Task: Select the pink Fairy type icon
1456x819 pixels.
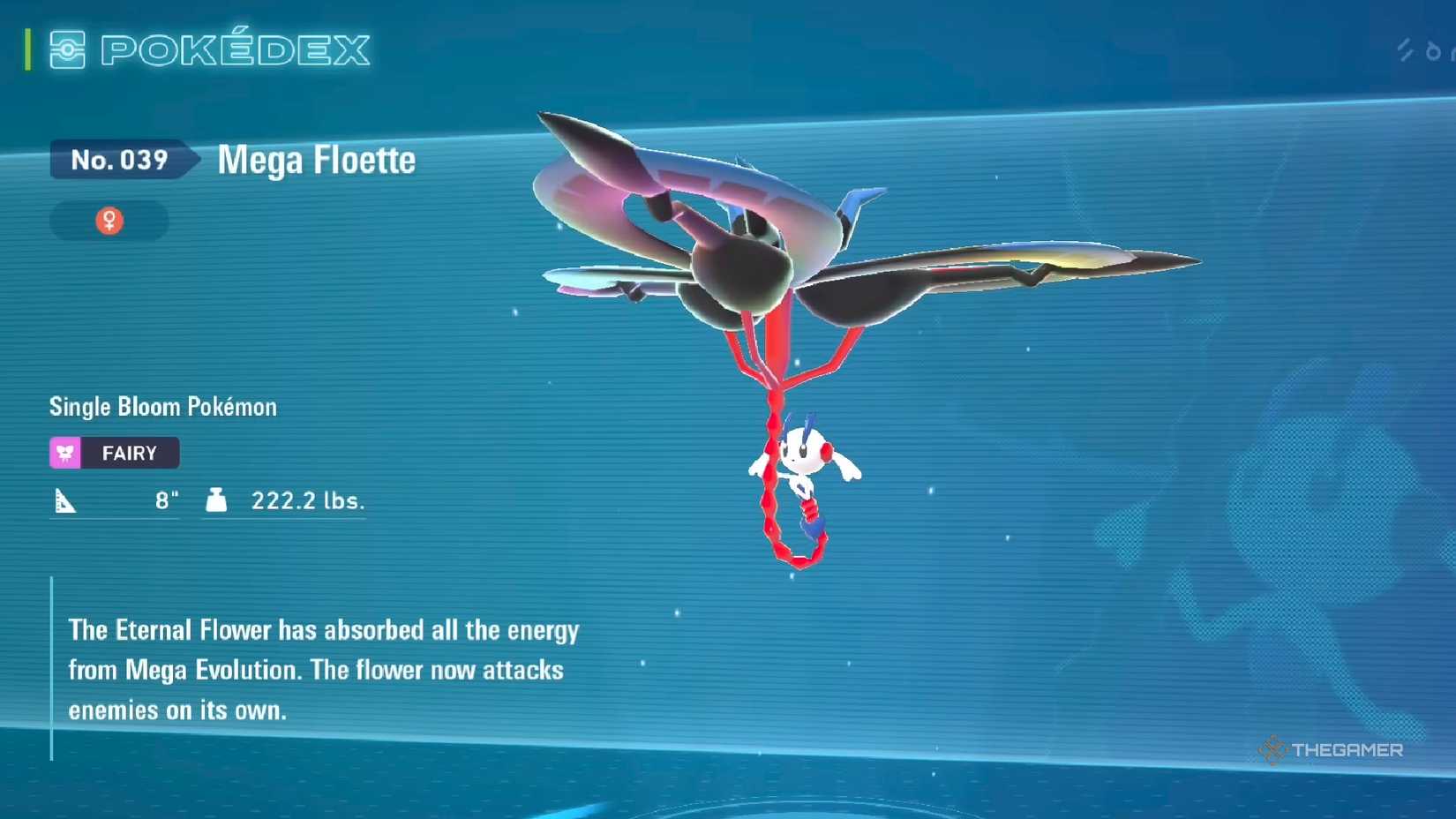Action: pos(65,453)
